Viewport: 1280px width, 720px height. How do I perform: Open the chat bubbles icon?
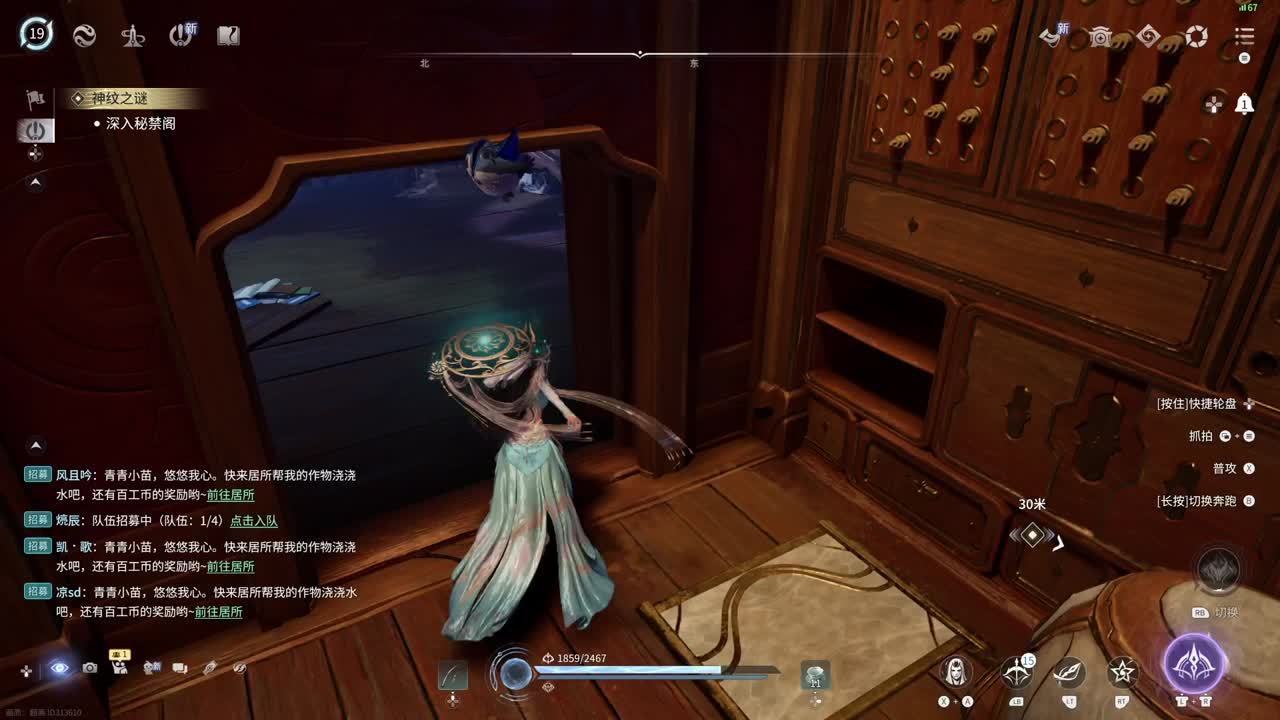click(x=180, y=667)
